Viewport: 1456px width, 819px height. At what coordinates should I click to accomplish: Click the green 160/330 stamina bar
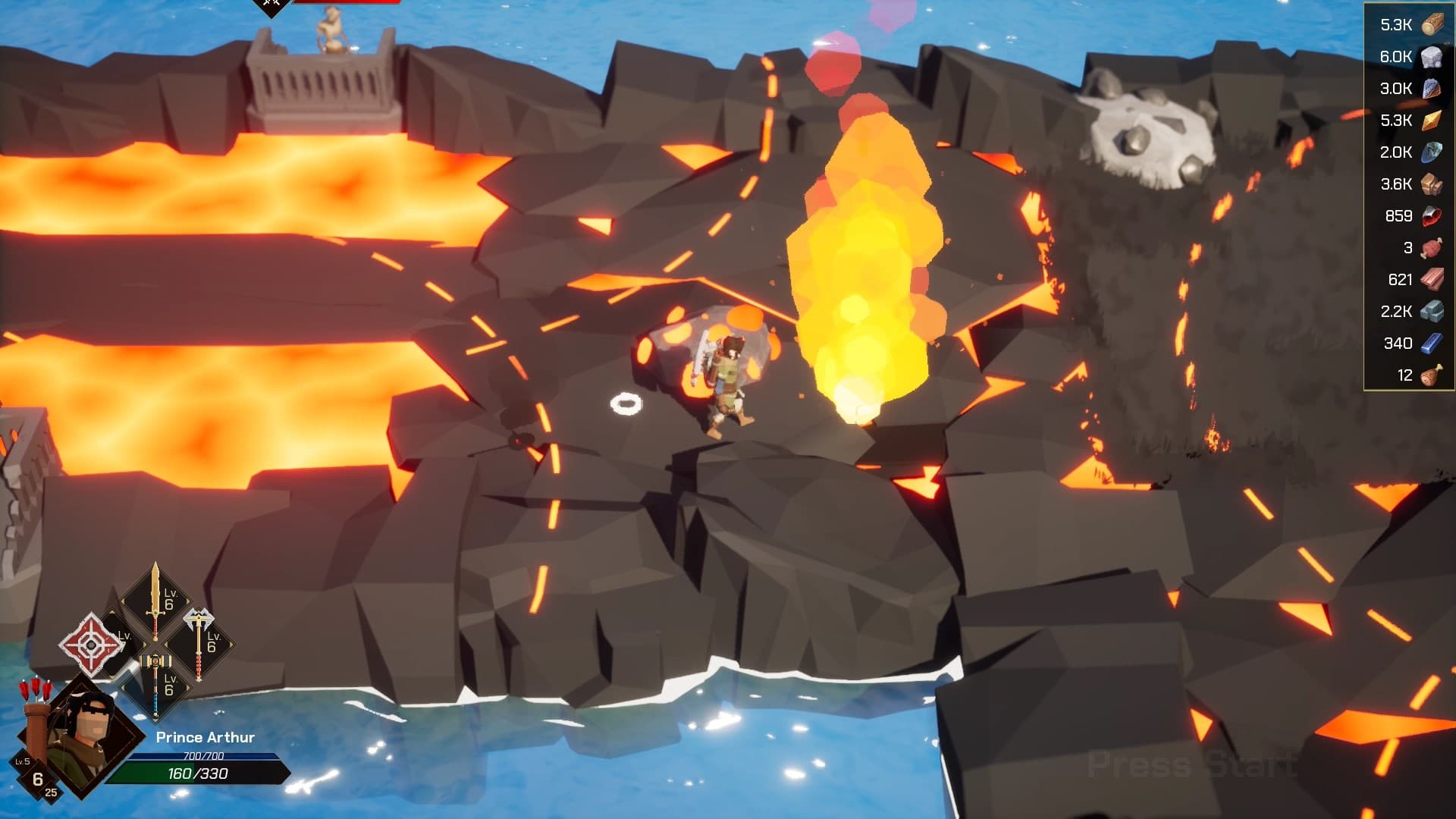pyautogui.click(x=199, y=773)
